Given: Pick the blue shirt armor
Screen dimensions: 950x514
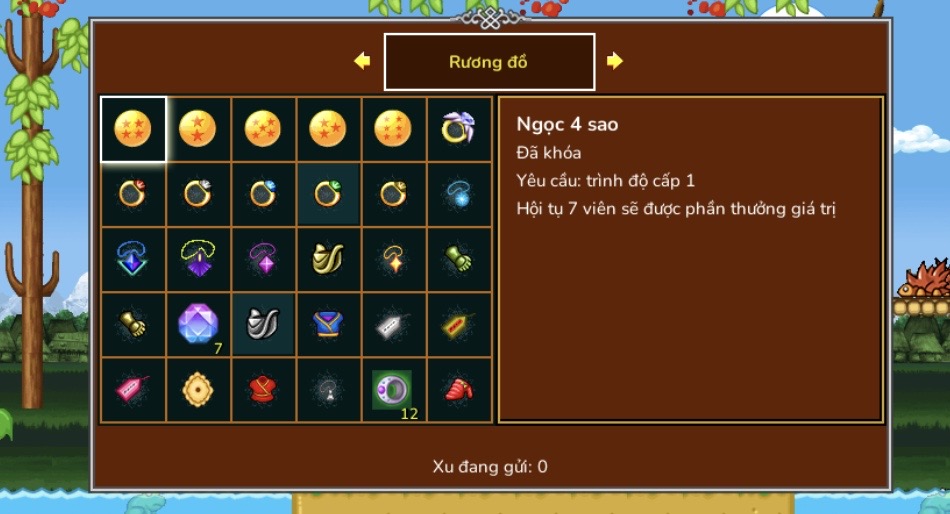Looking at the screenshot, I should point(328,324).
